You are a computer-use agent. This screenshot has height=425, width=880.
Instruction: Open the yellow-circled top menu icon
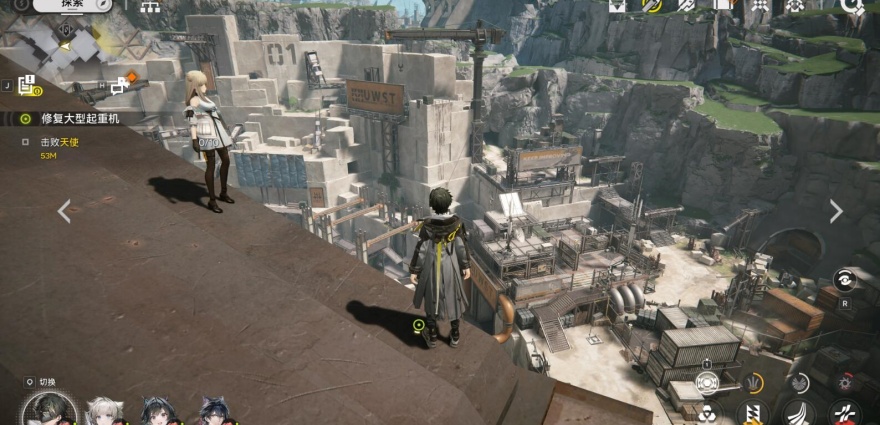click(652, 6)
